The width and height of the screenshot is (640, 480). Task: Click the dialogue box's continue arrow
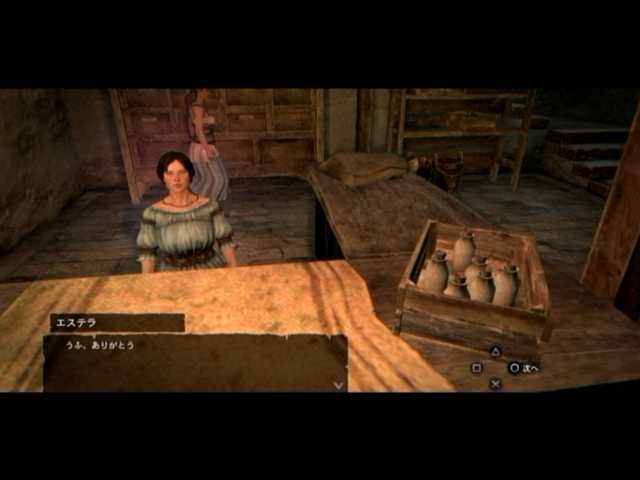[x=338, y=383]
